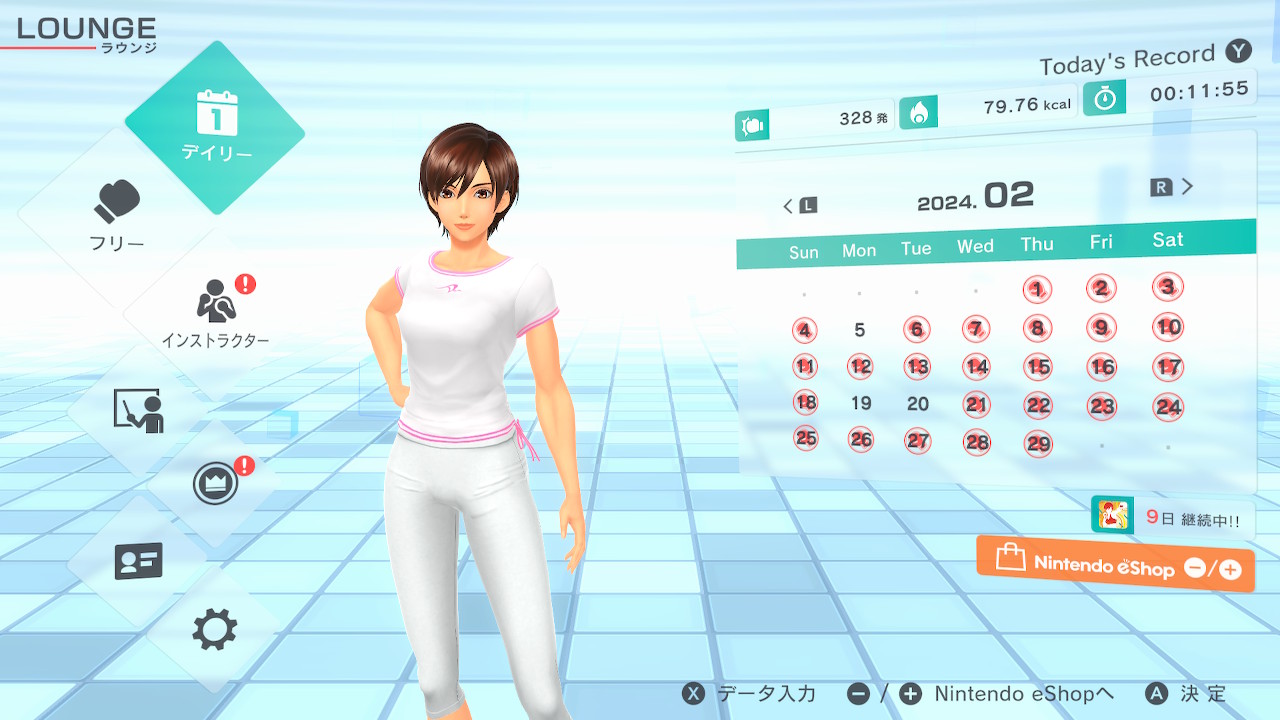Select February 5 on the calendar

(860, 330)
